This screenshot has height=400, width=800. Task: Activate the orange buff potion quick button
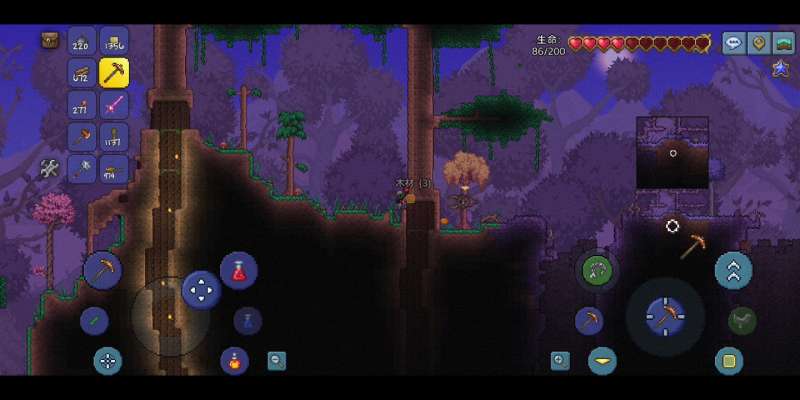(x=234, y=360)
